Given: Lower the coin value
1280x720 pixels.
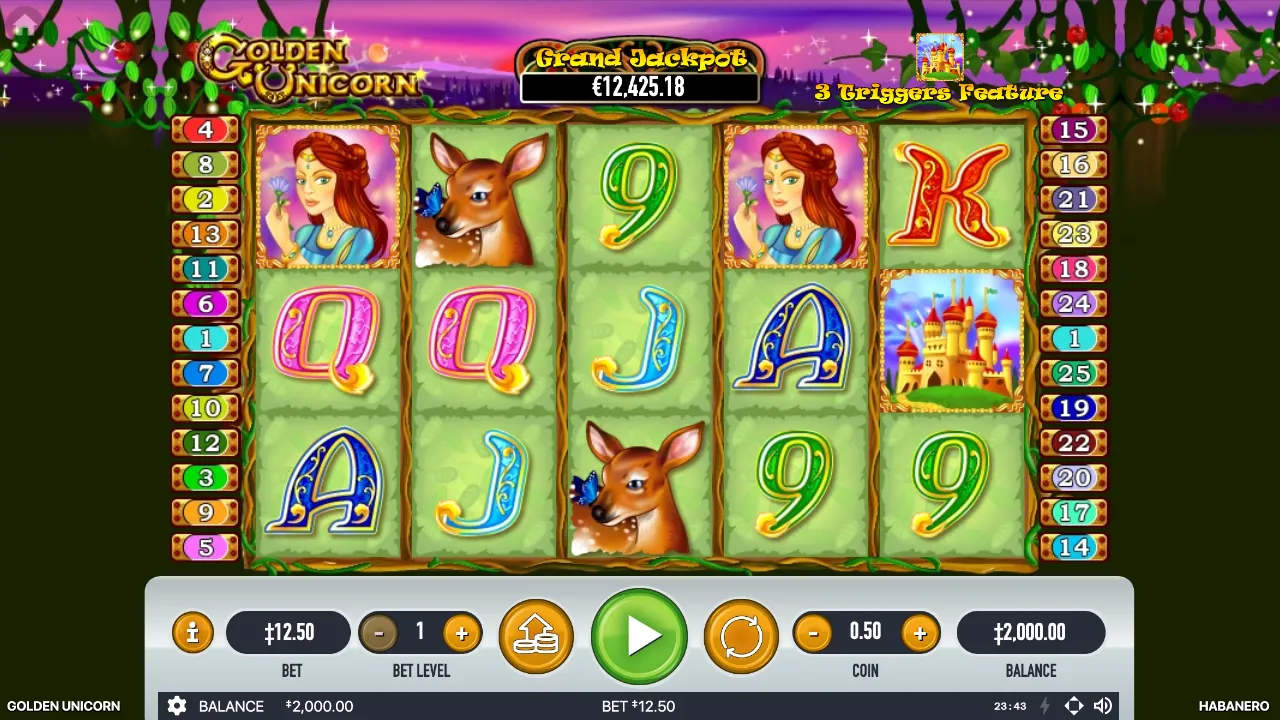Looking at the screenshot, I should pyautogui.click(x=813, y=633).
